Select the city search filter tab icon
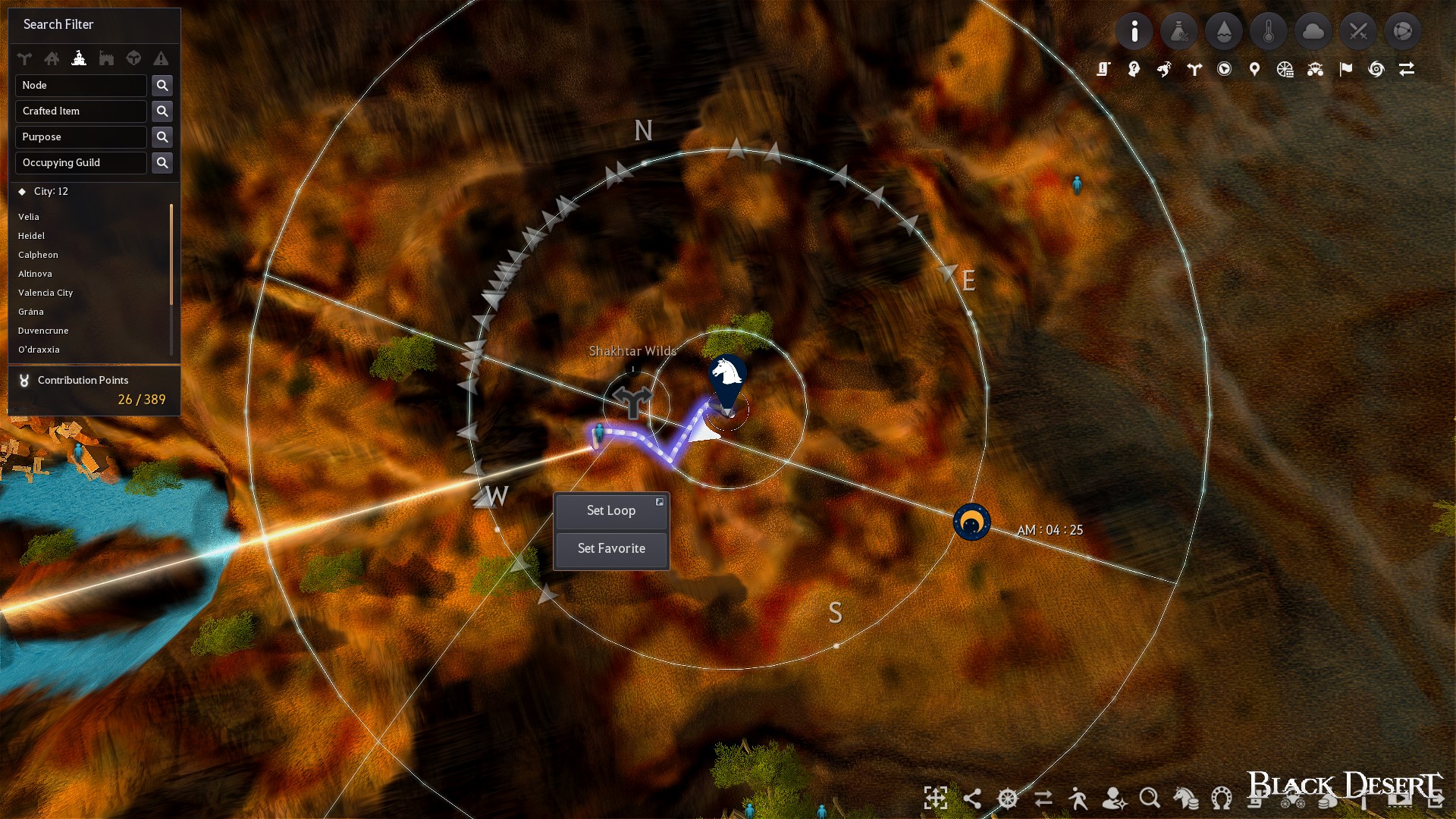This screenshot has height=819, width=1456. click(79, 58)
